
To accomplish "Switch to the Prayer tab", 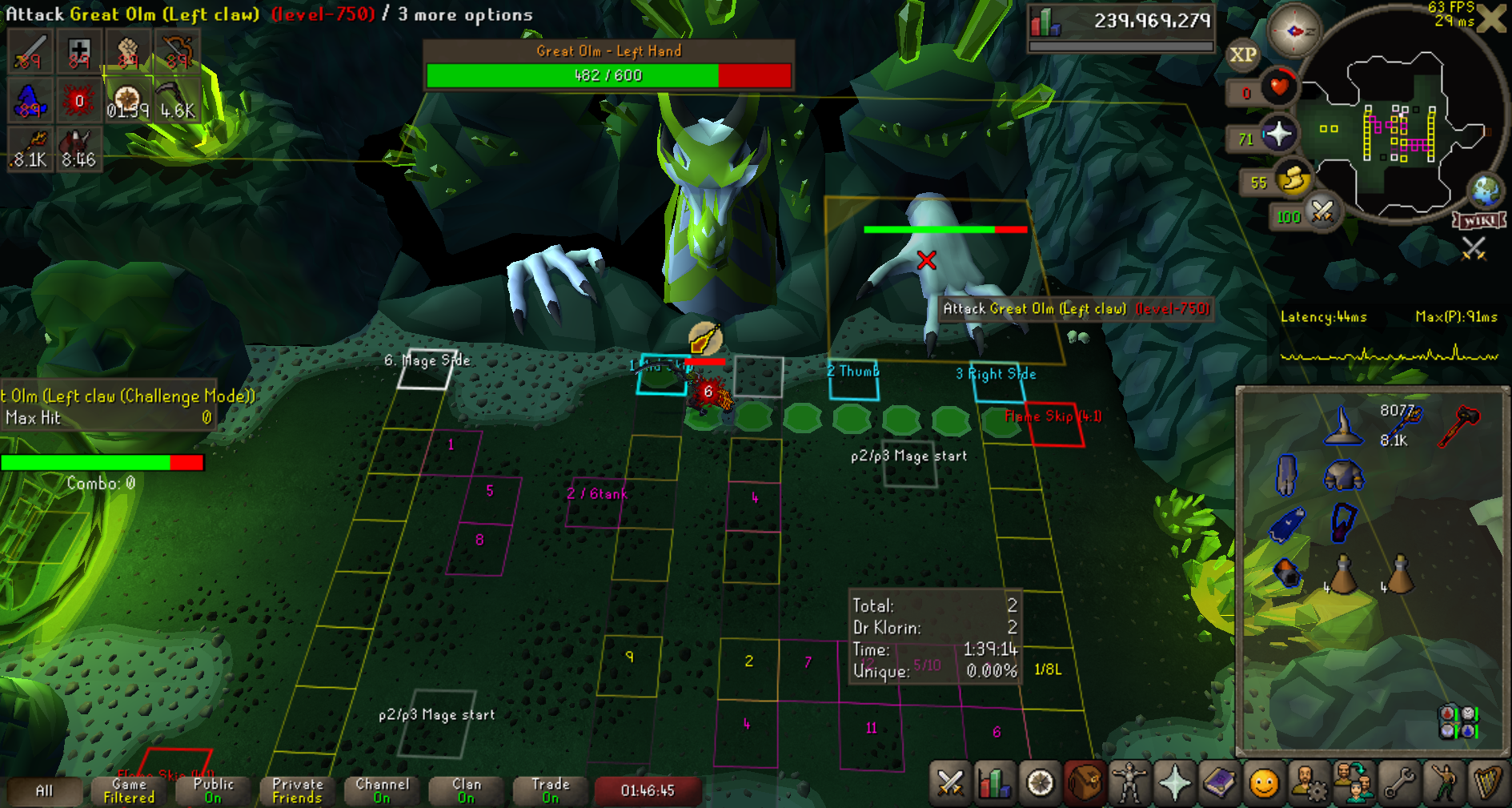I will 1174,782.
